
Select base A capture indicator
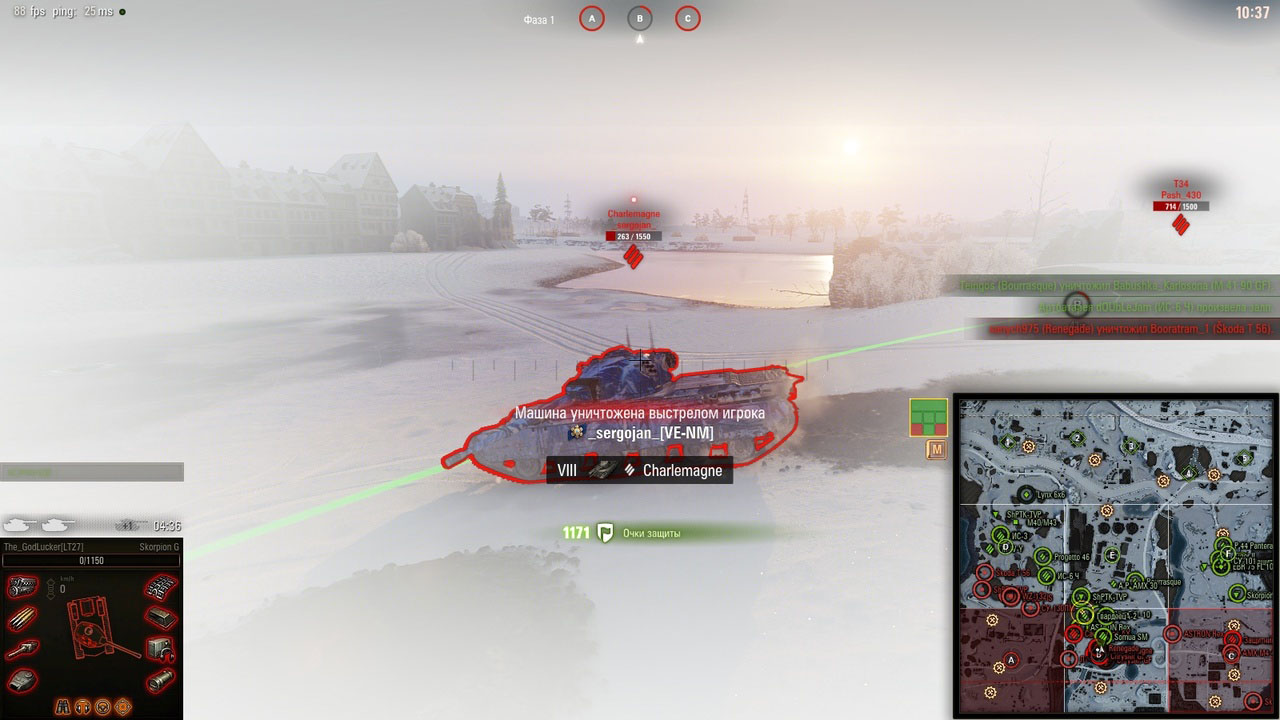[592, 19]
